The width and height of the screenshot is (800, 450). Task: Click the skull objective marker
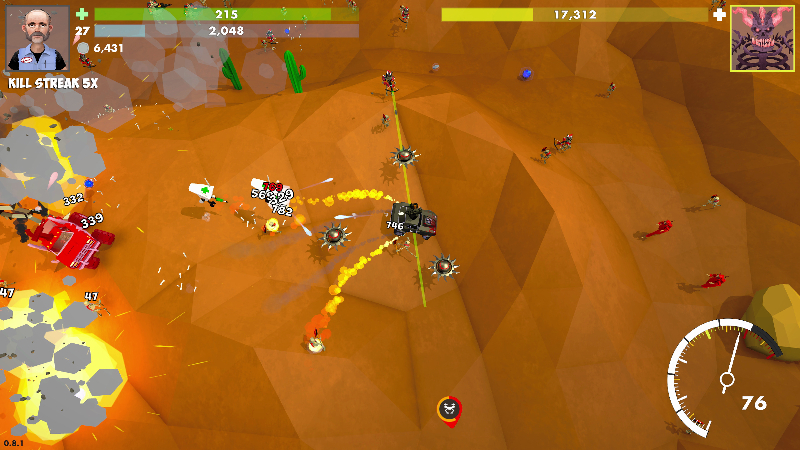[450, 409]
